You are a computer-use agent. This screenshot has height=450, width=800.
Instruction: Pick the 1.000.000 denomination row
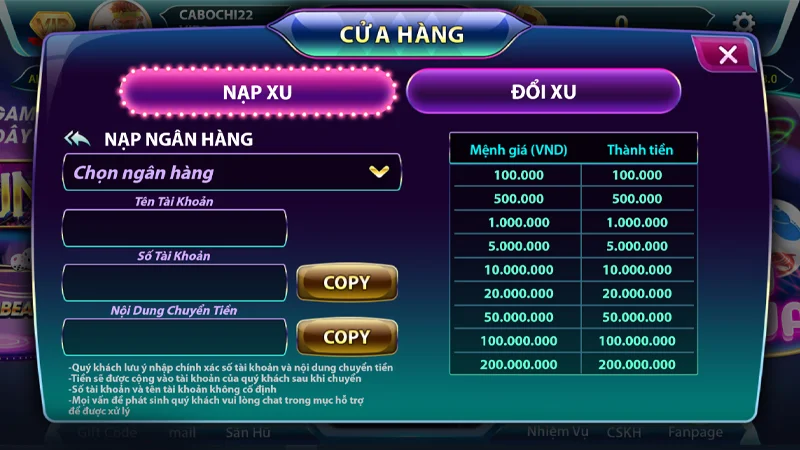(x=573, y=222)
